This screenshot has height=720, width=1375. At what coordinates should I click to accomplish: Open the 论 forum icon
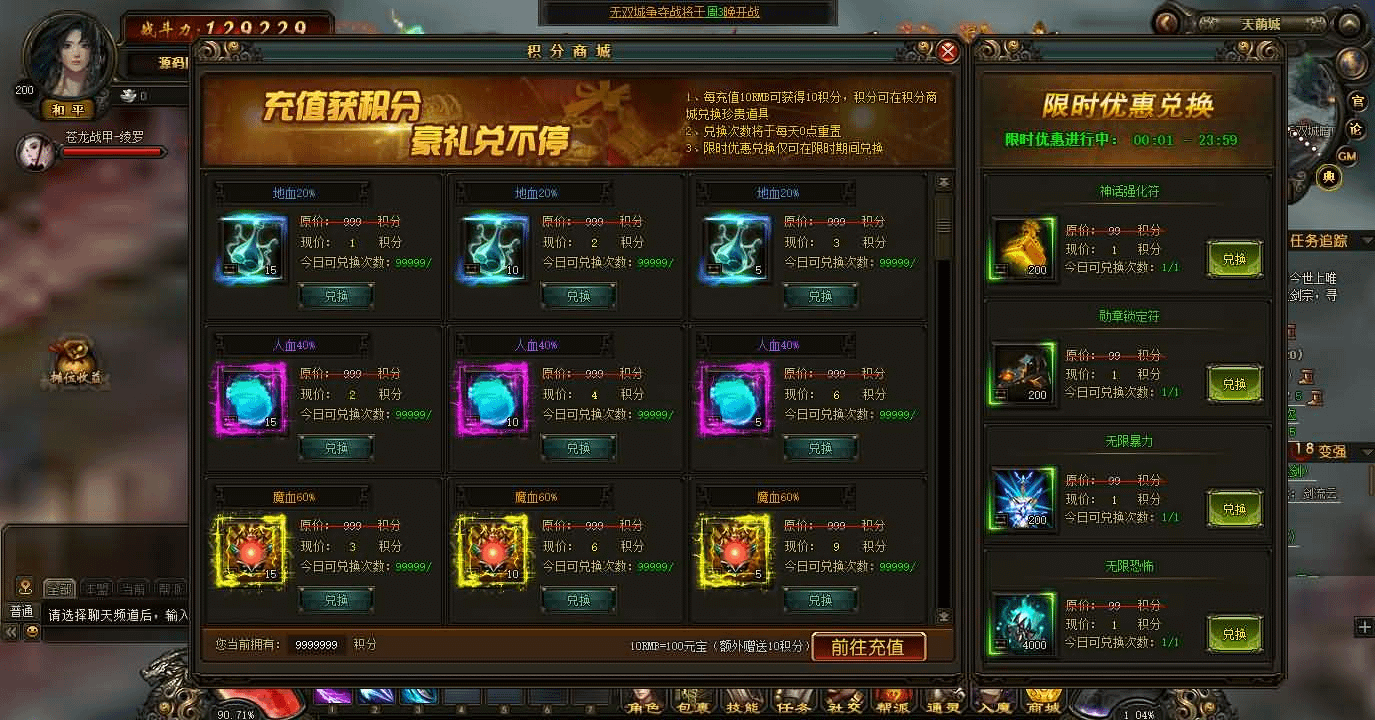tap(1357, 127)
